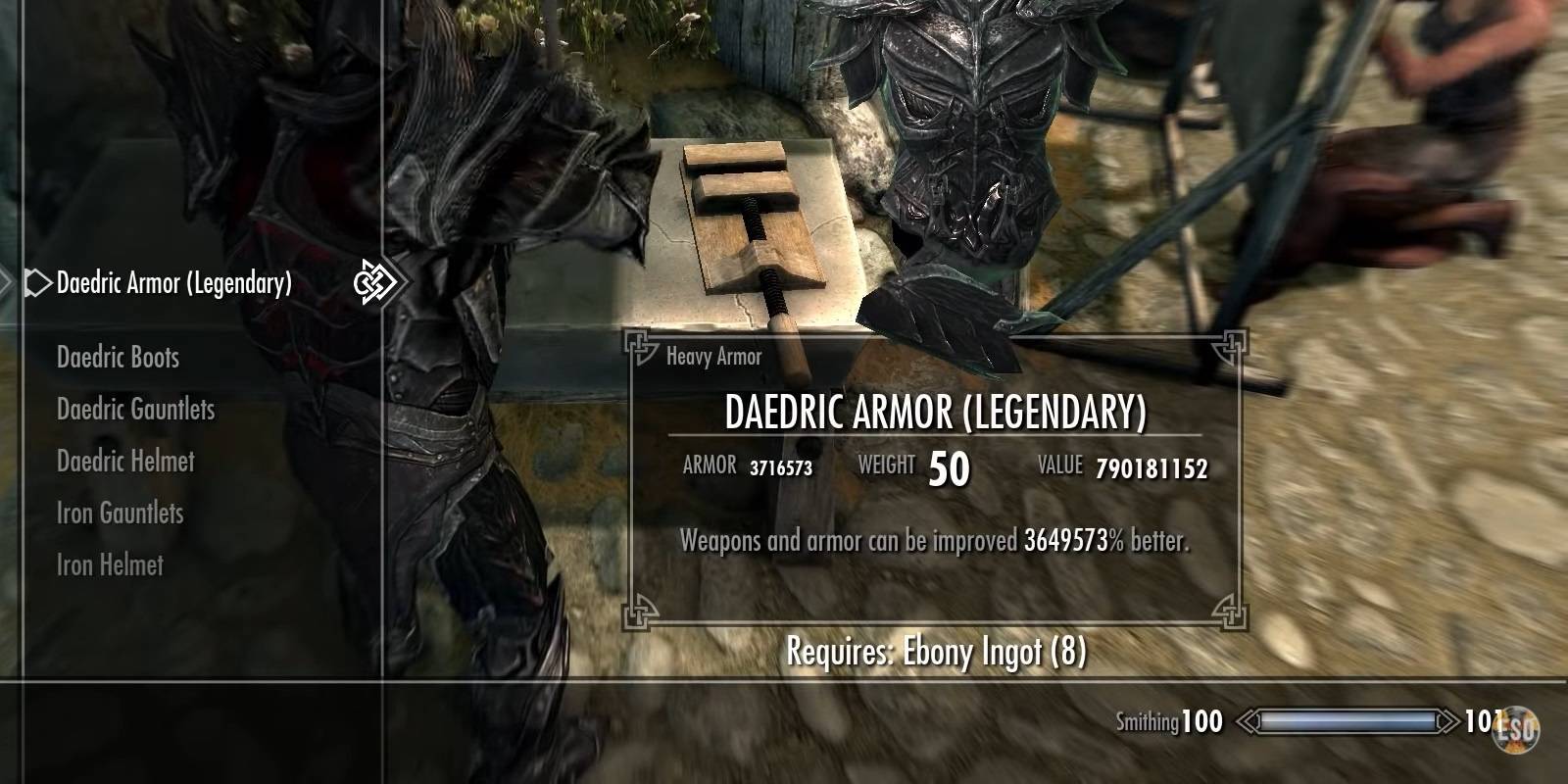Click the knot emblem beside Daedric Armor (Legendary)
Viewport: 1568px width, 784px height.
(x=373, y=284)
